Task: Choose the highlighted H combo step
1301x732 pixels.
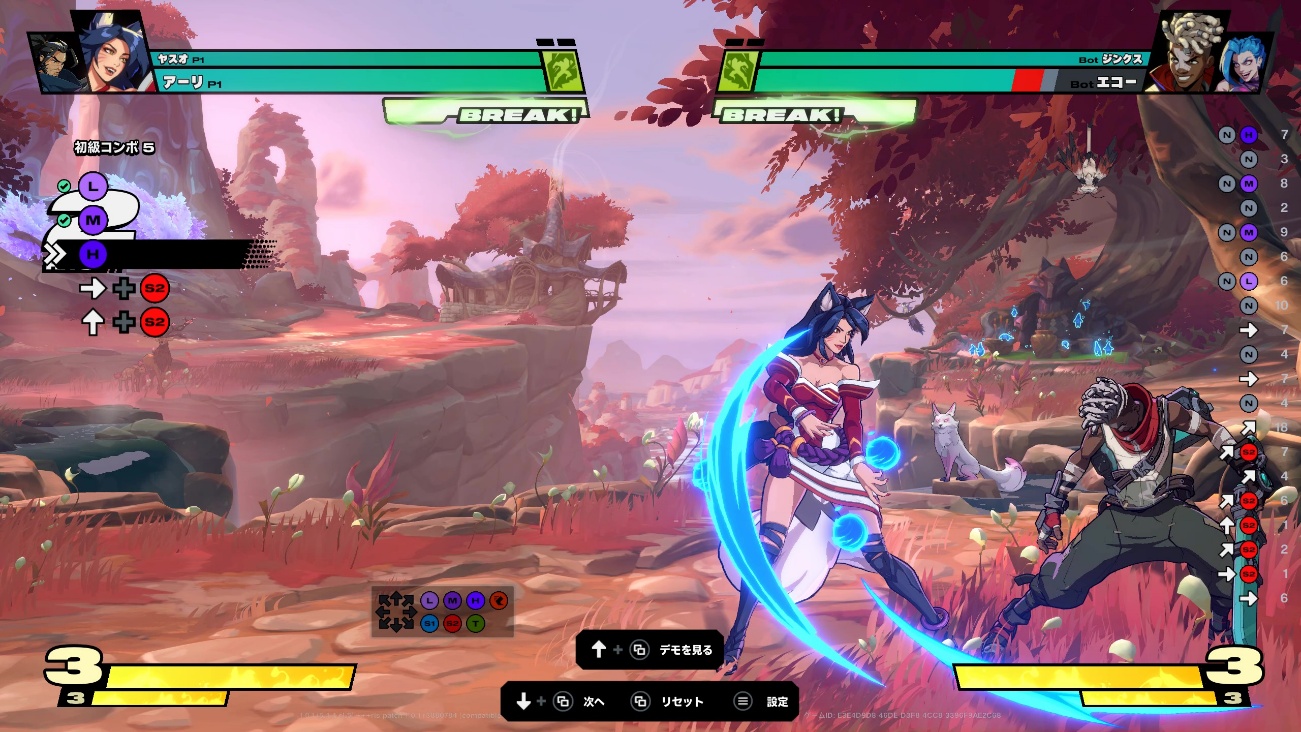Action: [x=93, y=255]
